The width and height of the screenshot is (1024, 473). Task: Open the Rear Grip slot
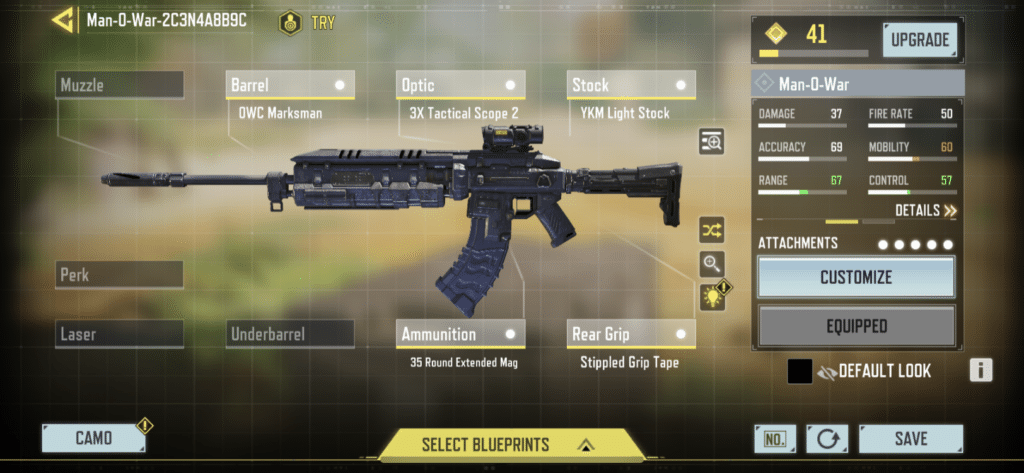[631, 334]
